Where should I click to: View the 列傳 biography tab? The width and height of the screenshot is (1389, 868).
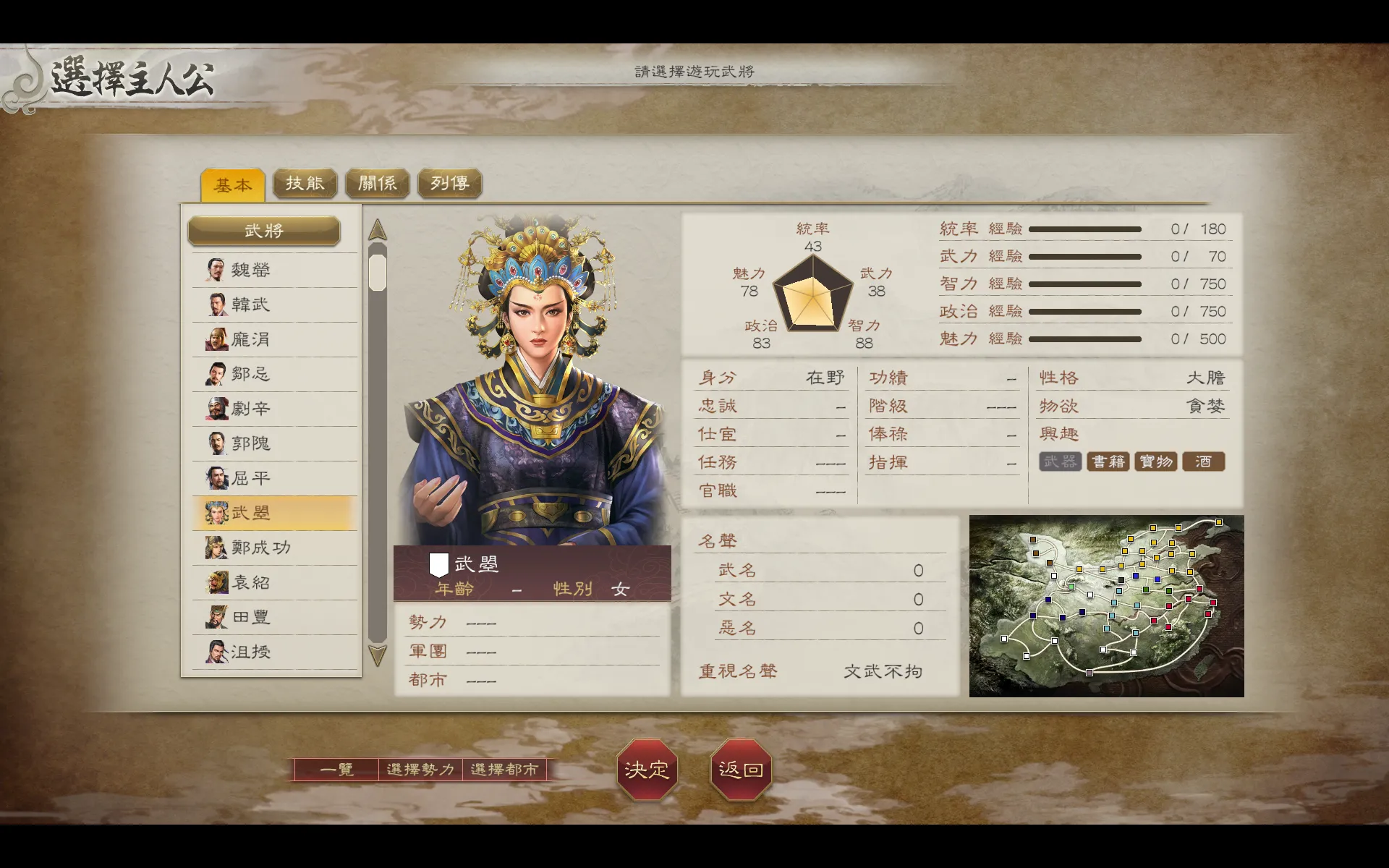pos(449,183)
